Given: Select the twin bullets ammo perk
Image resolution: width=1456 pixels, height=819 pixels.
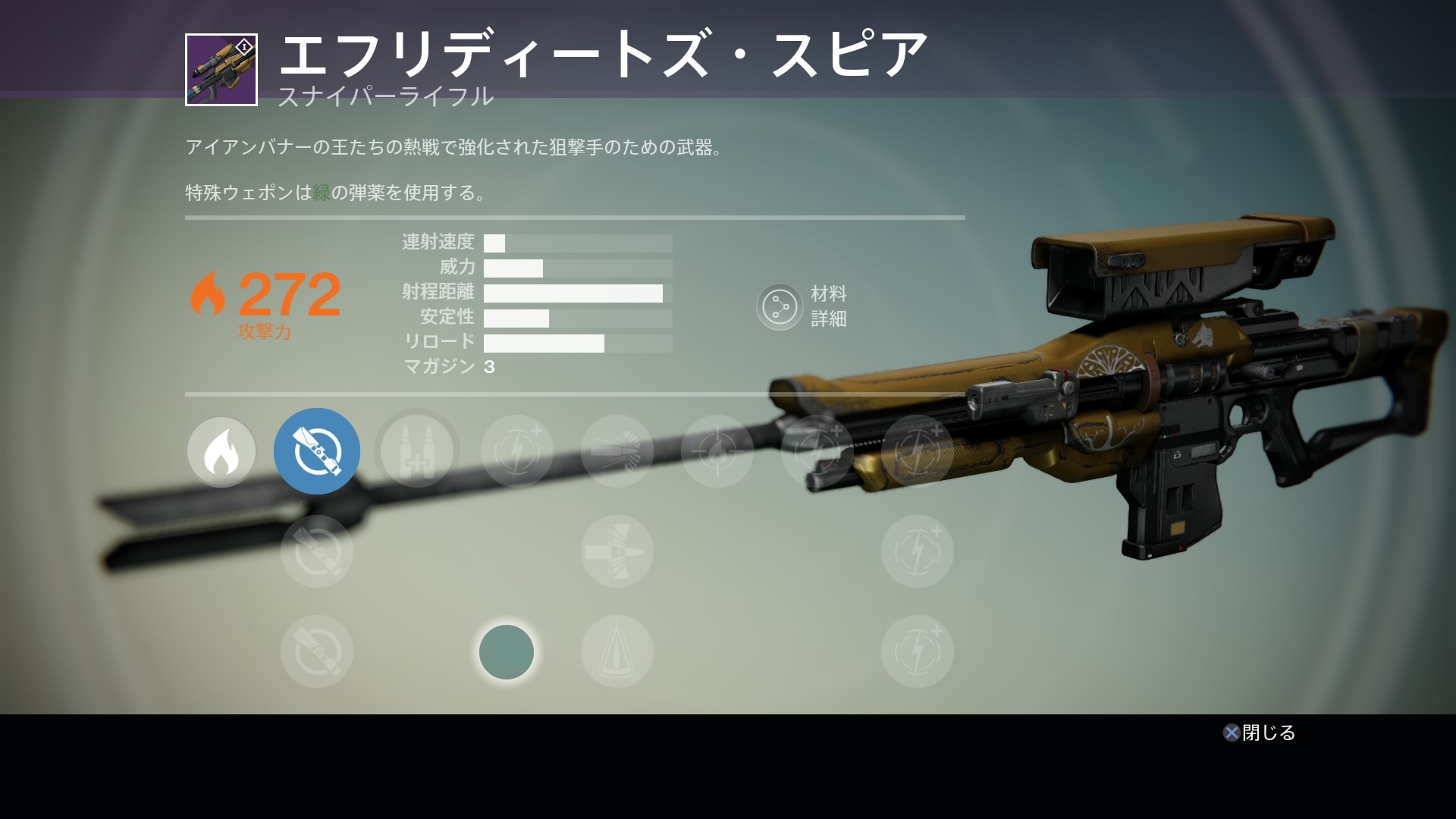Looking at the screenshot, I should (417, 452).
